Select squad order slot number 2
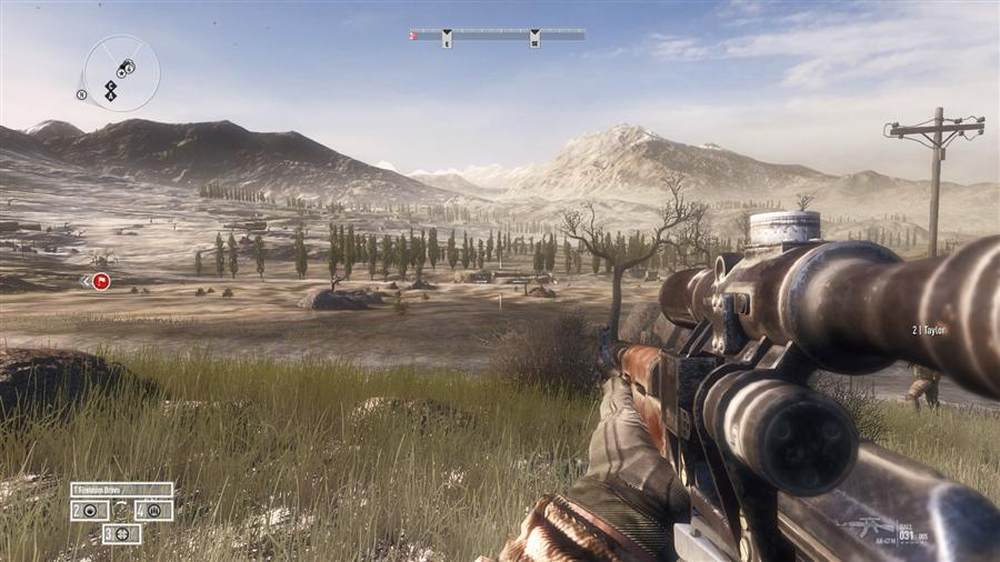Image resolution: width=1000 pixels, height=562 pixels. (90, 511)
